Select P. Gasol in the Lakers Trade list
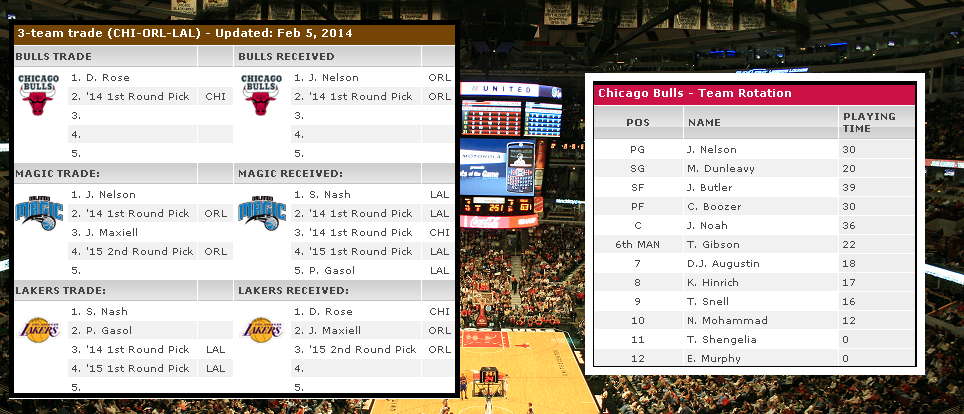Viewport: 964px width, 414px height. pyautogui.click(x=108, y=331)
